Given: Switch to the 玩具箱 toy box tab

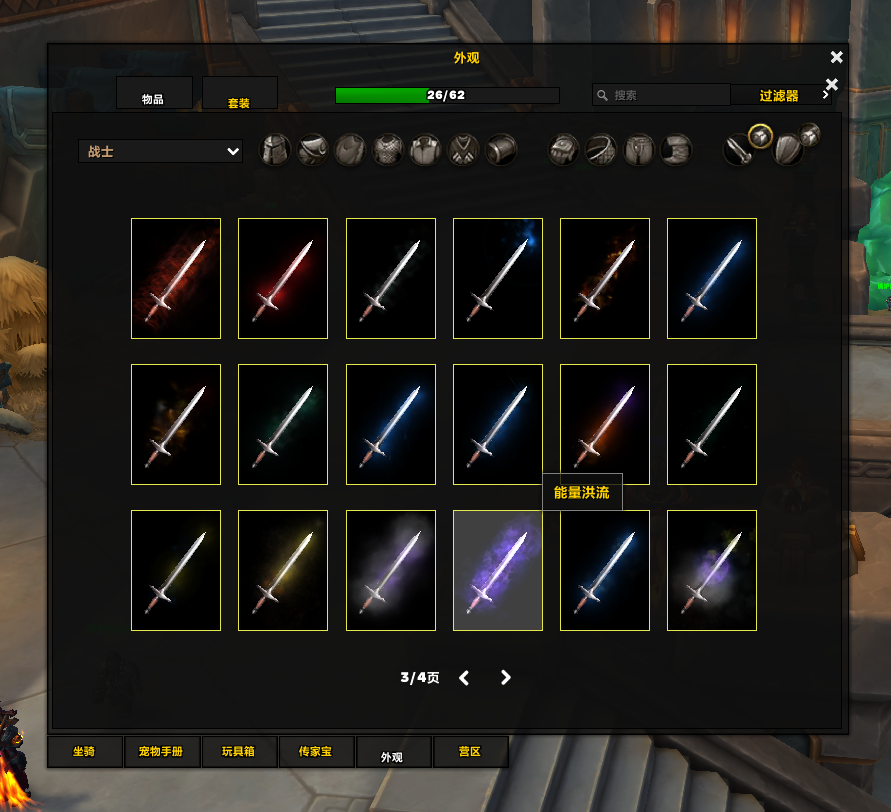Looking at the screenshot, I should 239,751.
